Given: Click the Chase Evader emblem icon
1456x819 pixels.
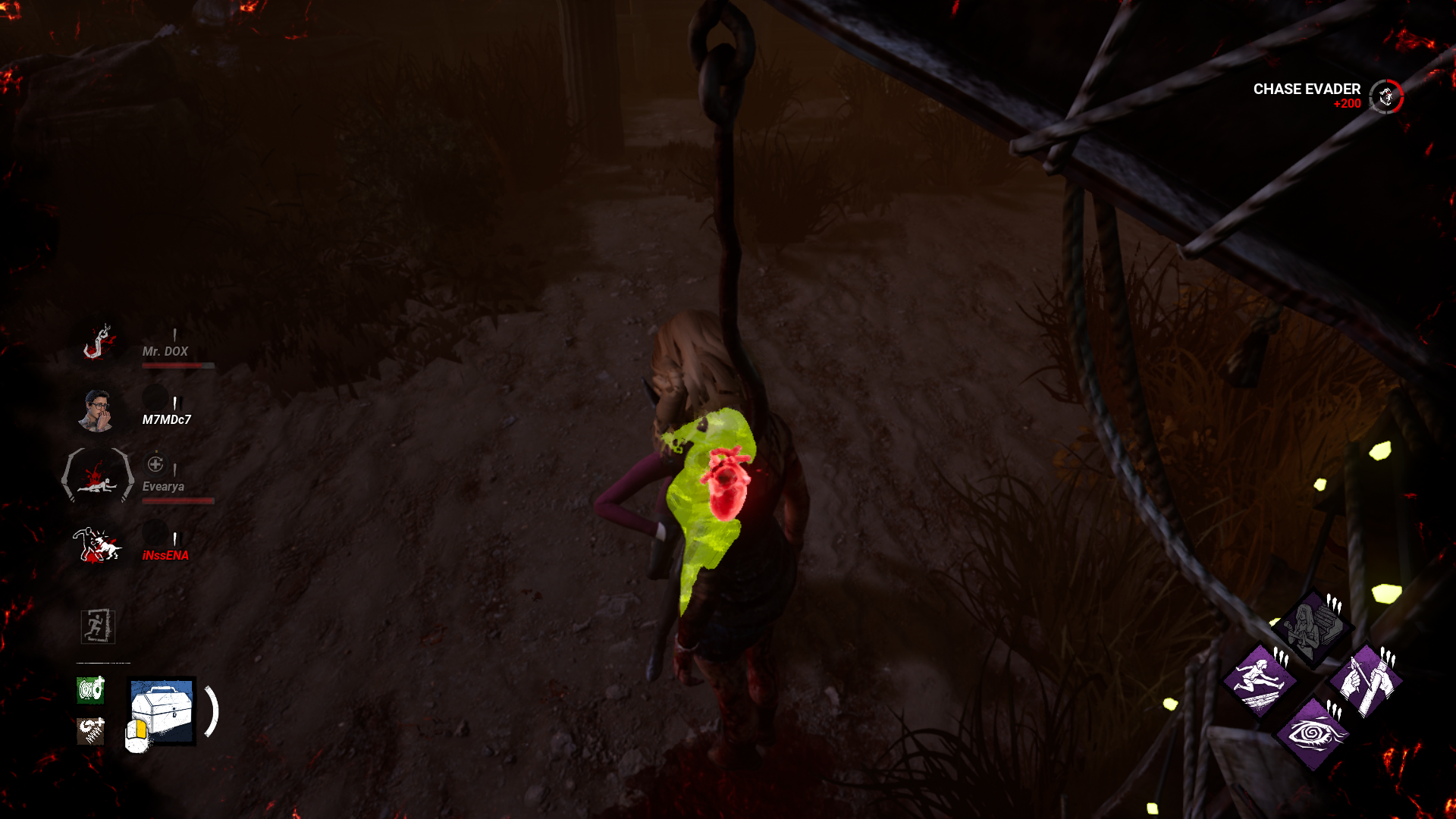Looking at the screenshot, I should click(1386, 96).
